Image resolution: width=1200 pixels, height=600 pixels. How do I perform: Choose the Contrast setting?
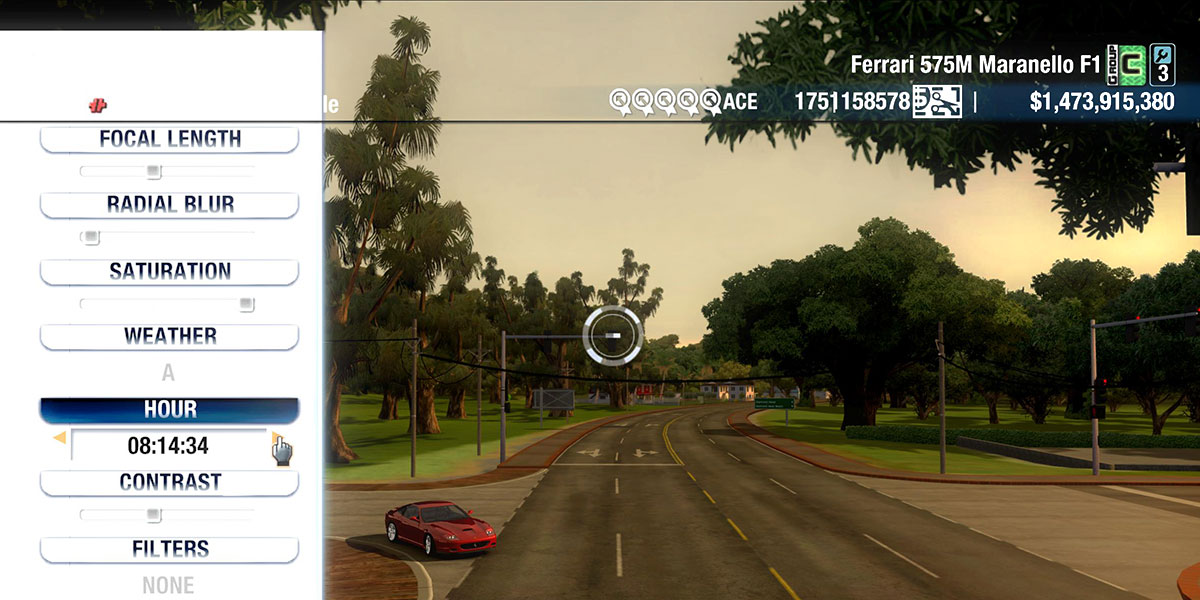(x=169, y=483)
